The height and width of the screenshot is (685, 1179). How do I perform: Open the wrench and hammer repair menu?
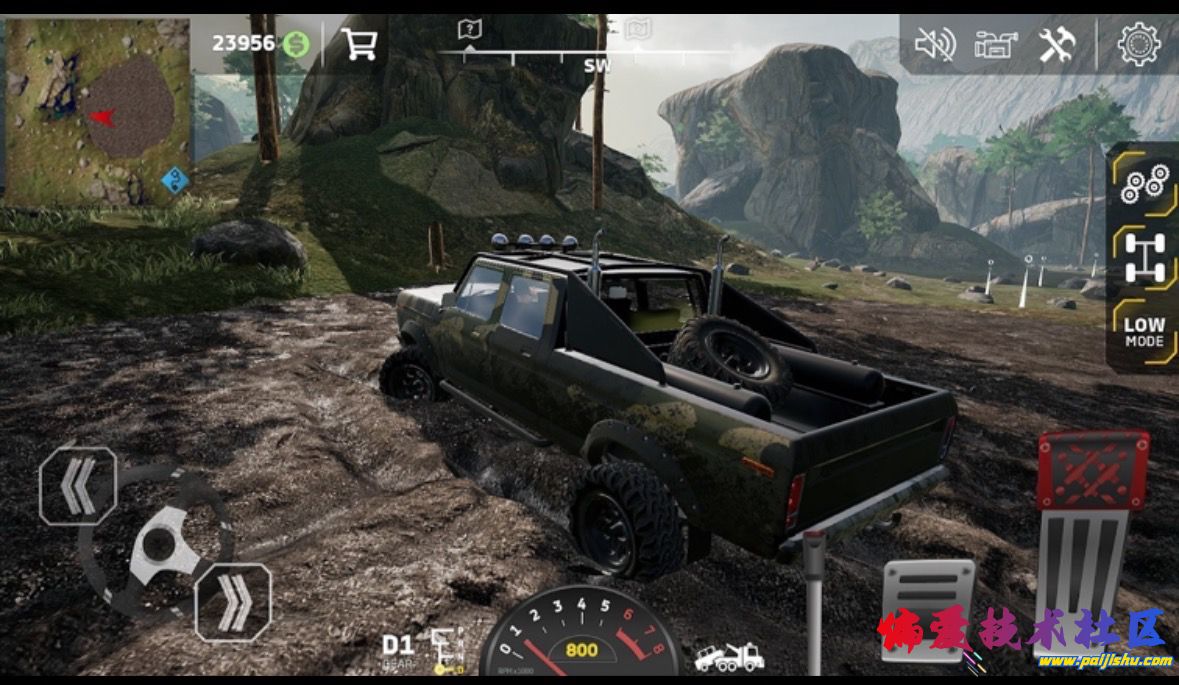(x=1056, y=45)
